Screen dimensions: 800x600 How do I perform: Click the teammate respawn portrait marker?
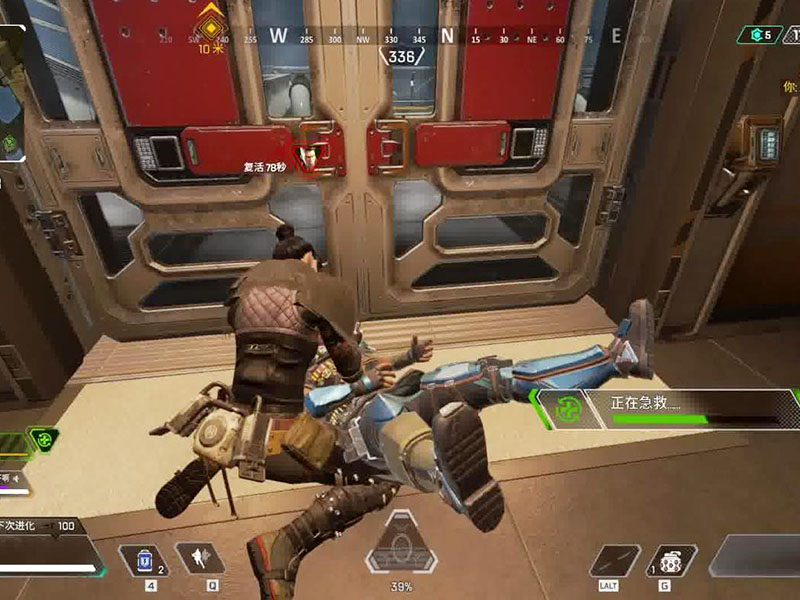[315, 157]
